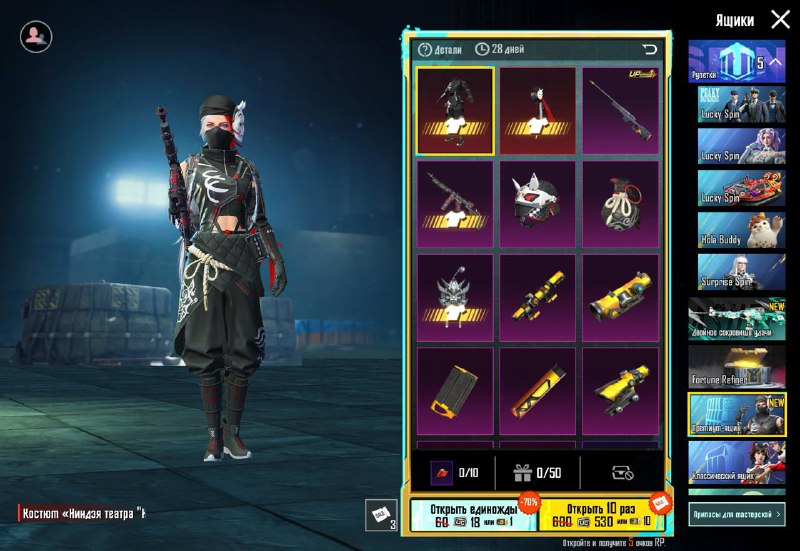Select the Hola Buddy crate entry

point(736,230)
